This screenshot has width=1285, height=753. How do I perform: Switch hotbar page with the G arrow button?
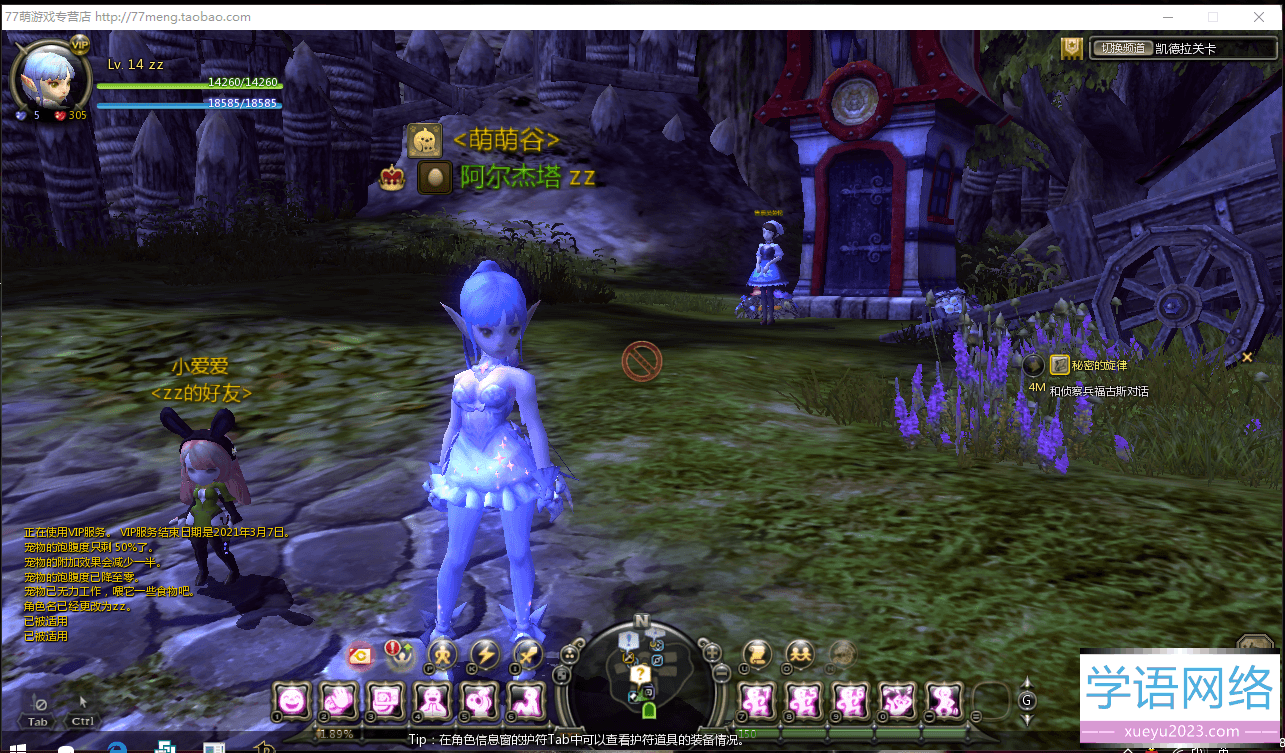click(1027, 701)
